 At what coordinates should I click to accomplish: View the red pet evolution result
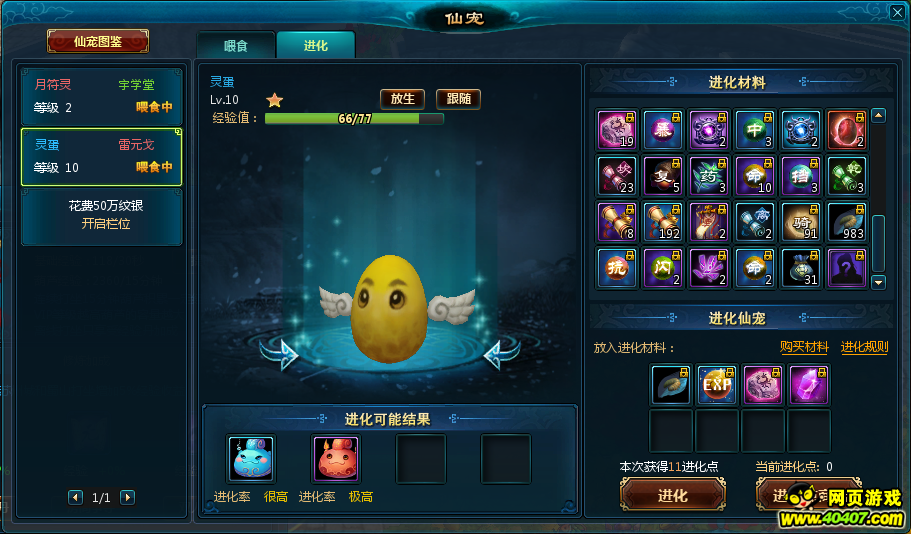(336, 459)
